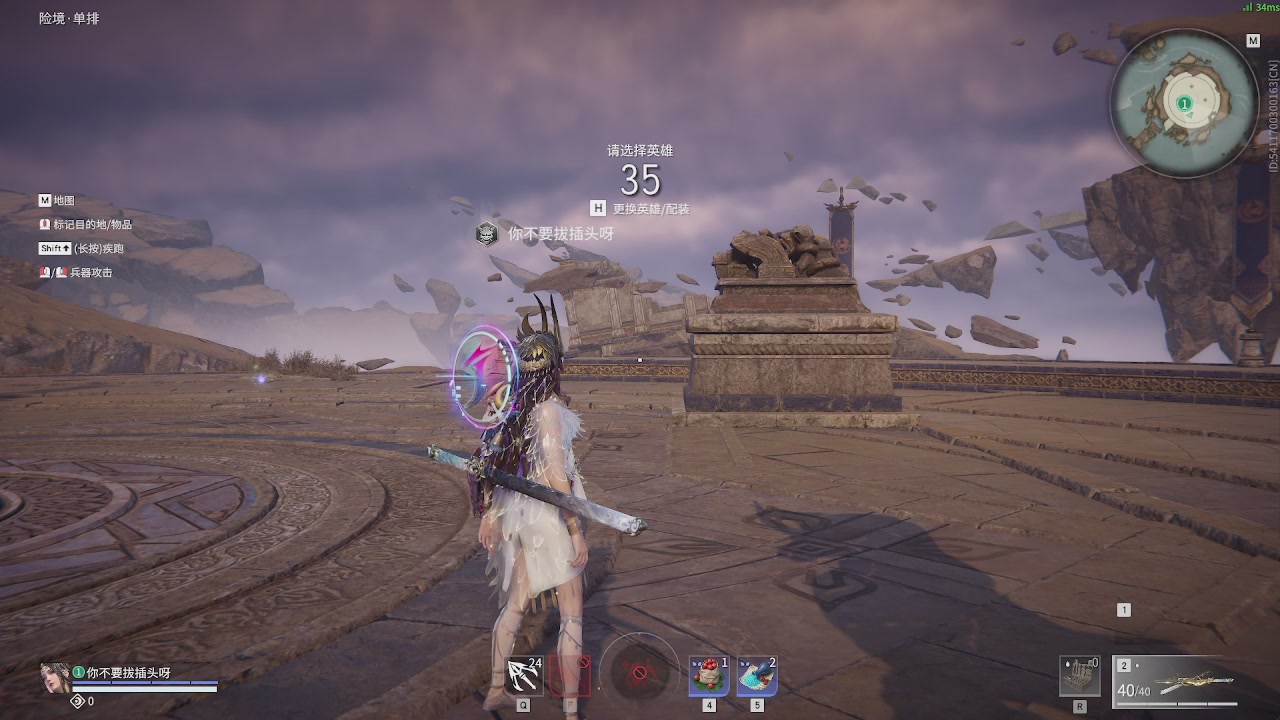Activate the locked ultimate ability circle
The image size is (1280, 720).
[640, 672]
